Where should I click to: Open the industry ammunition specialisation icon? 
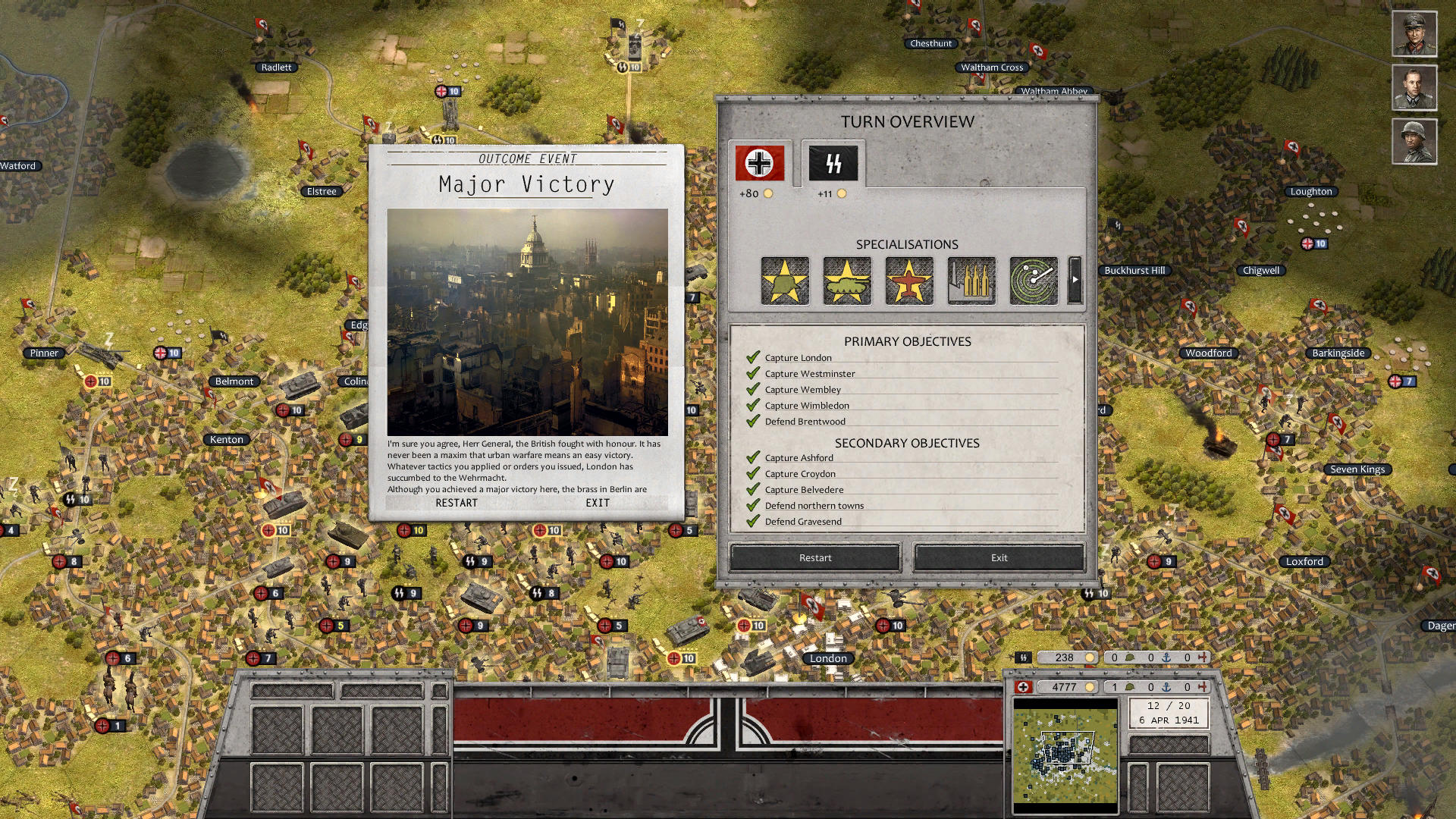(x=971, y=281)
